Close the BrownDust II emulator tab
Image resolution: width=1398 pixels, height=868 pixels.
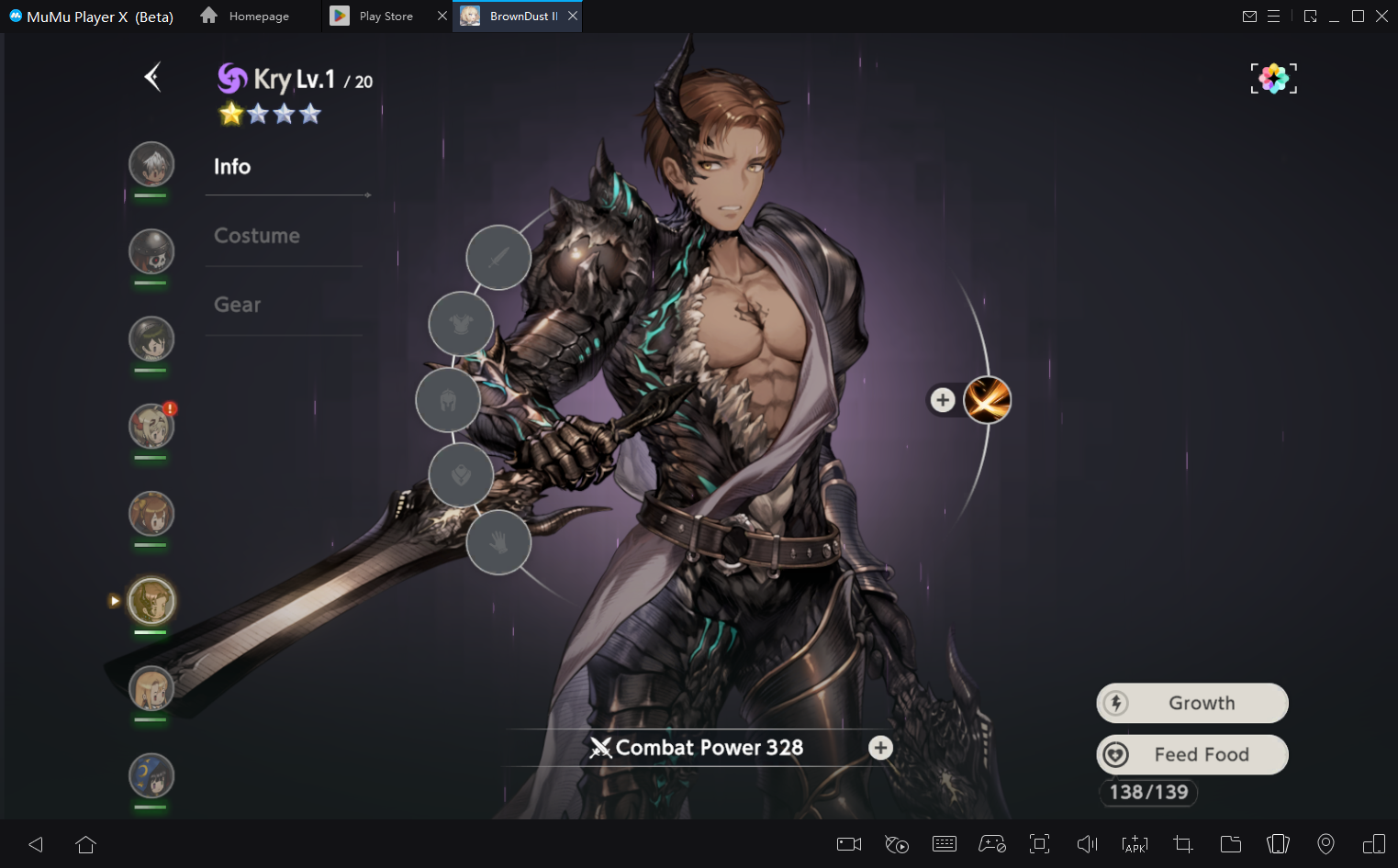(x=573, y=16)
